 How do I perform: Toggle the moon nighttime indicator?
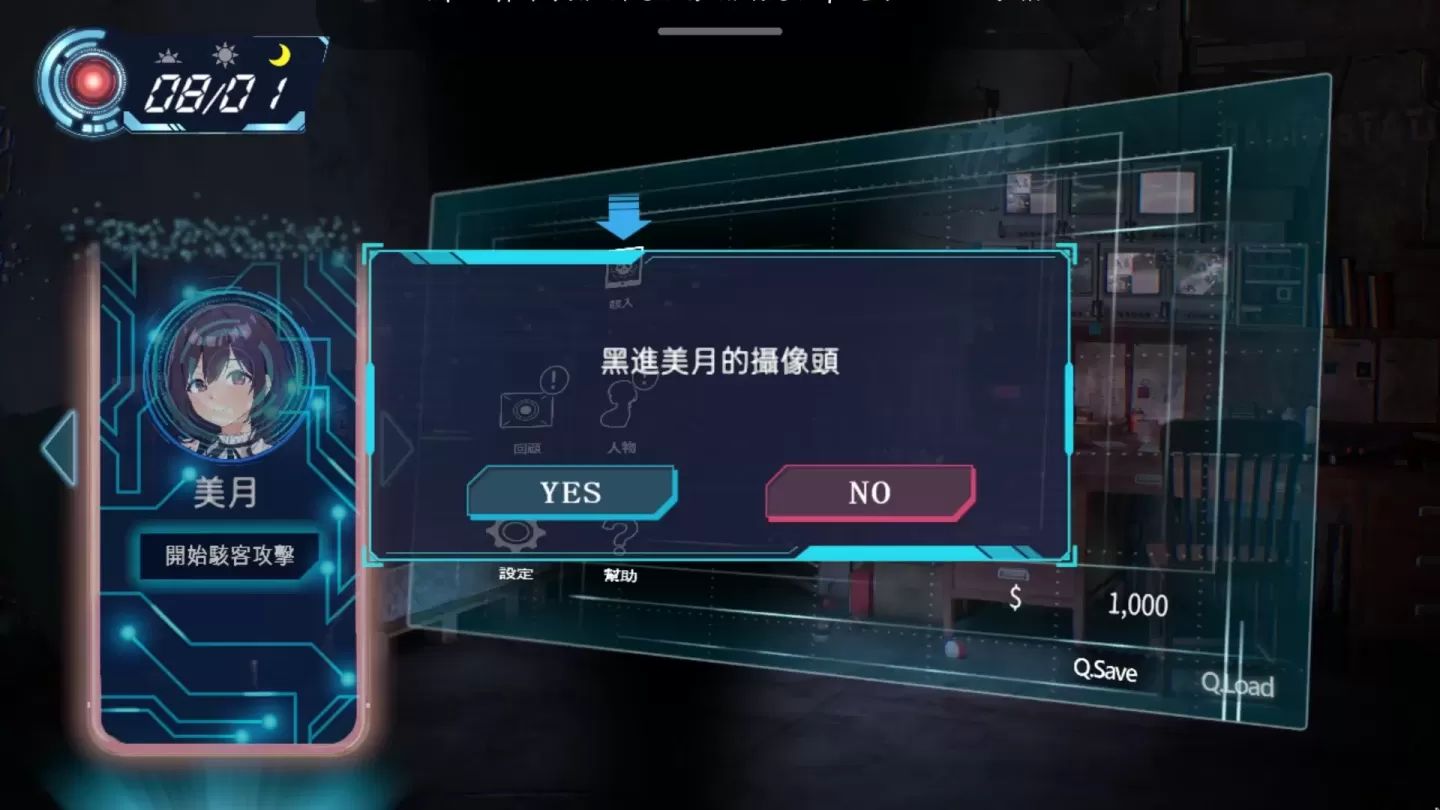pyautogui.click(x=281, y=52)
